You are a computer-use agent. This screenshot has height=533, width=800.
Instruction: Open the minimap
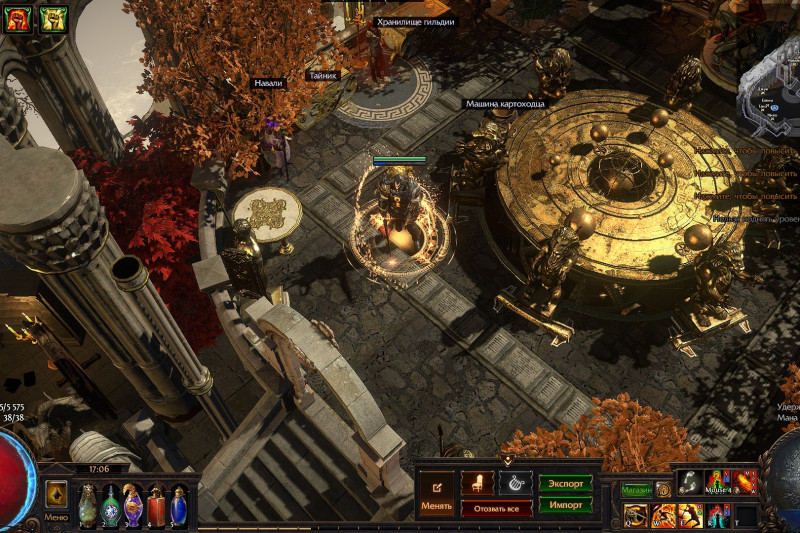[x=768, y=95]
